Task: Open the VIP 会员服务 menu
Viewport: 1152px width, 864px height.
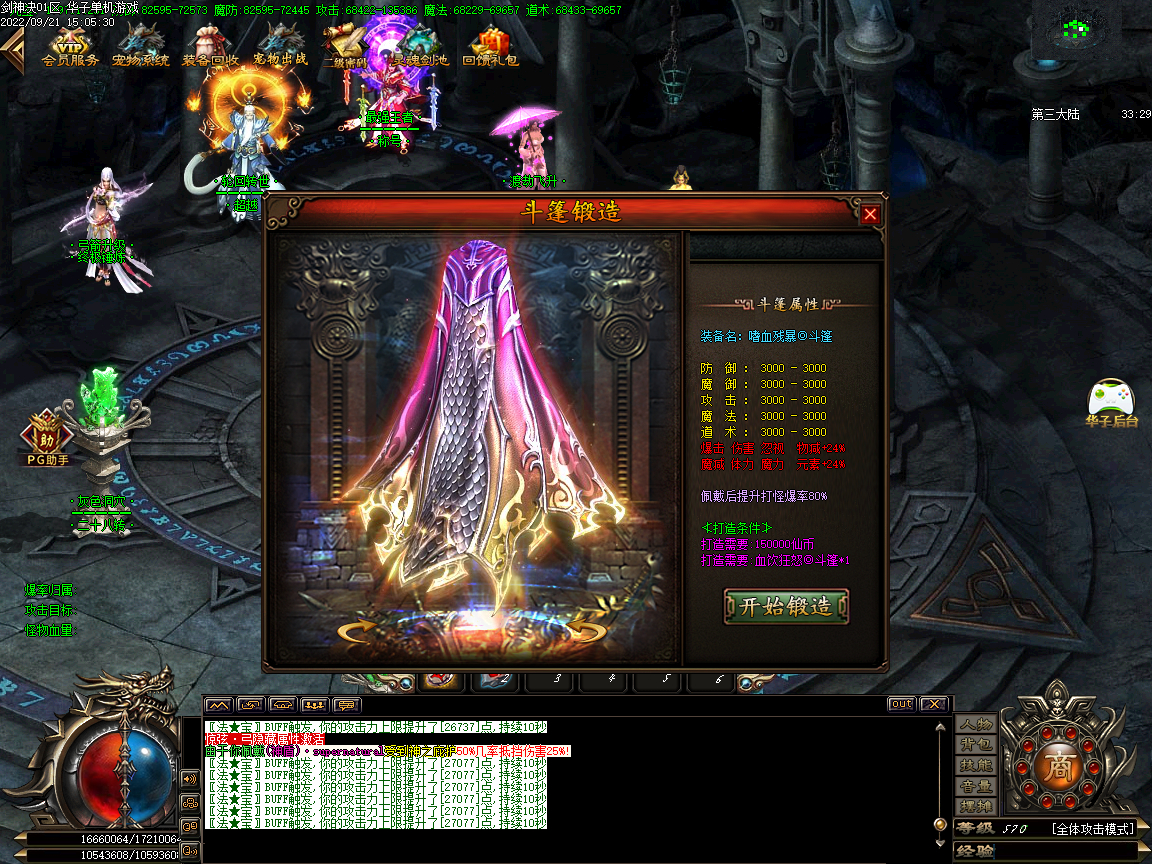Action: [x=70, y=47]
